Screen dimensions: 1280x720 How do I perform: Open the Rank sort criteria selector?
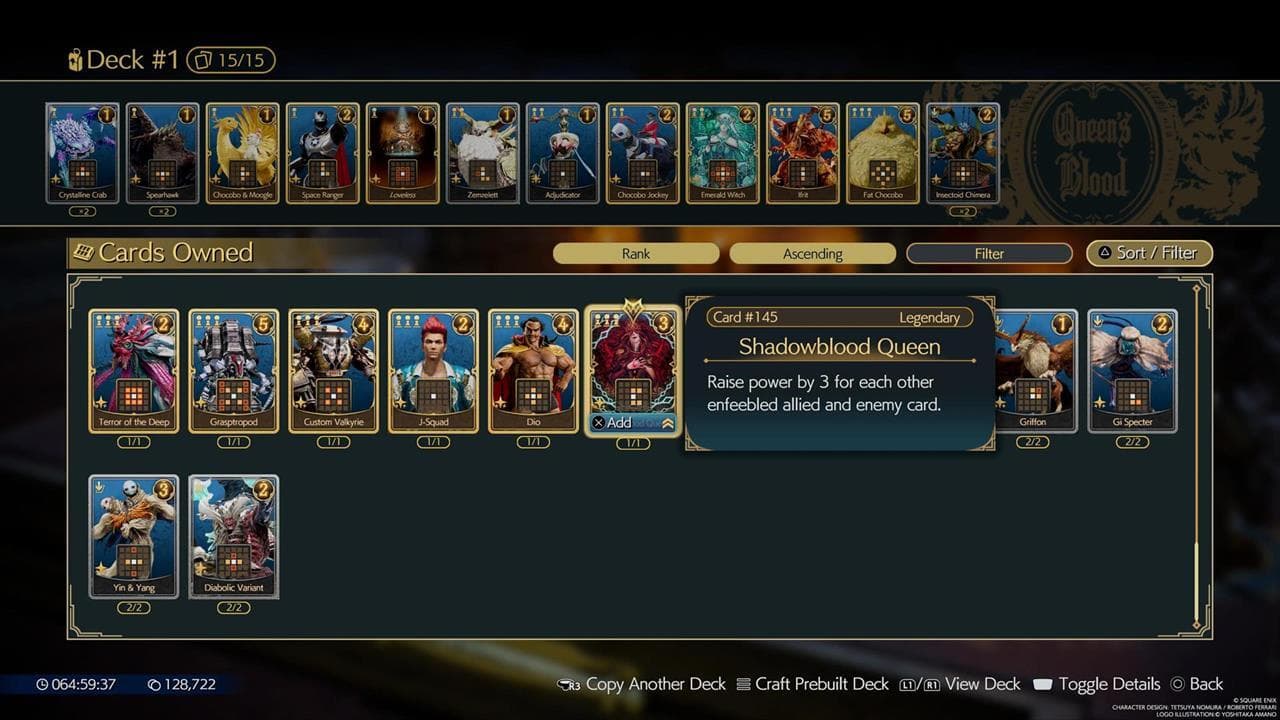[635, 253]
